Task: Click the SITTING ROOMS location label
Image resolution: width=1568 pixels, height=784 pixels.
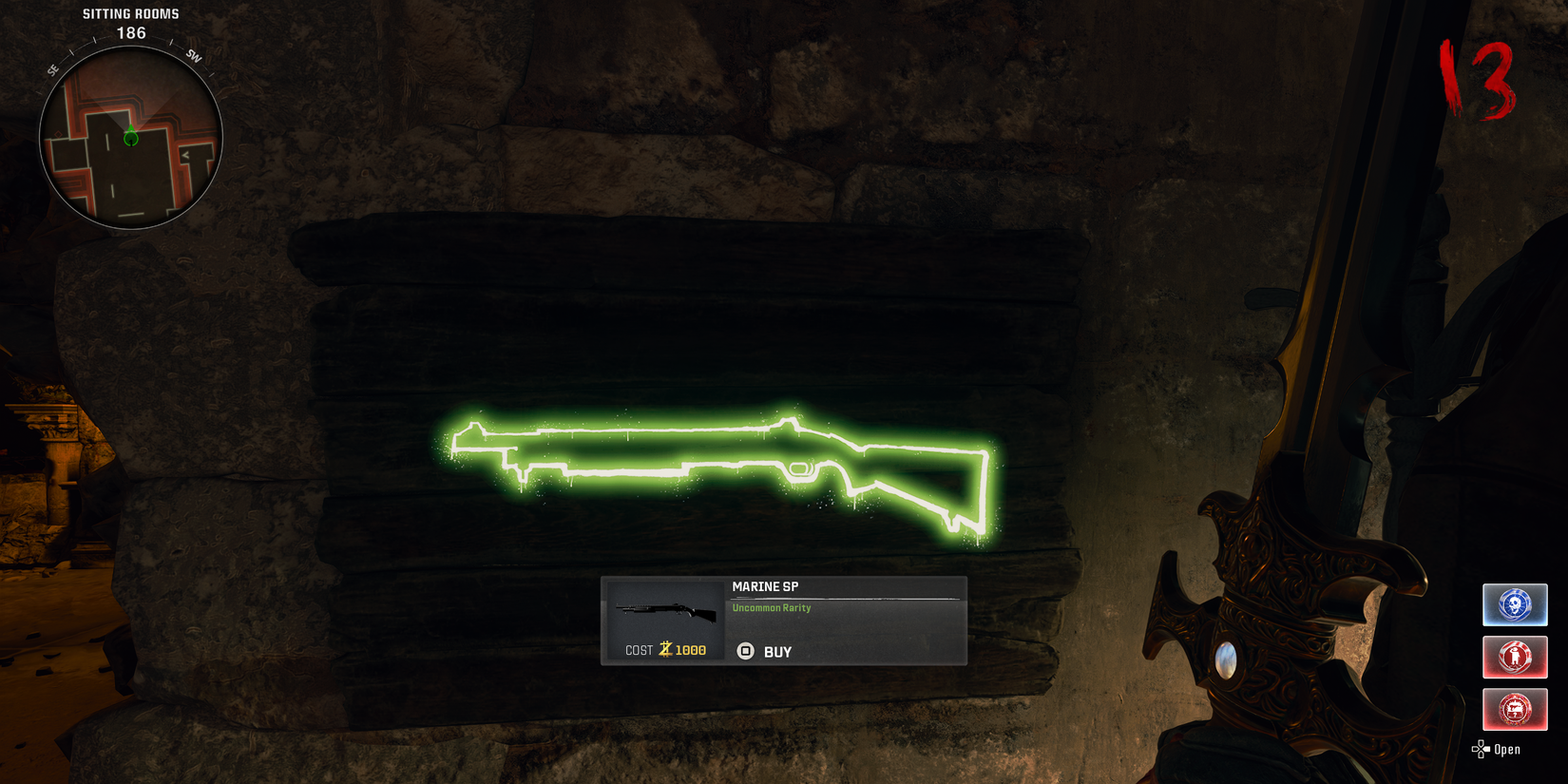Action: [x=130, y=13]
